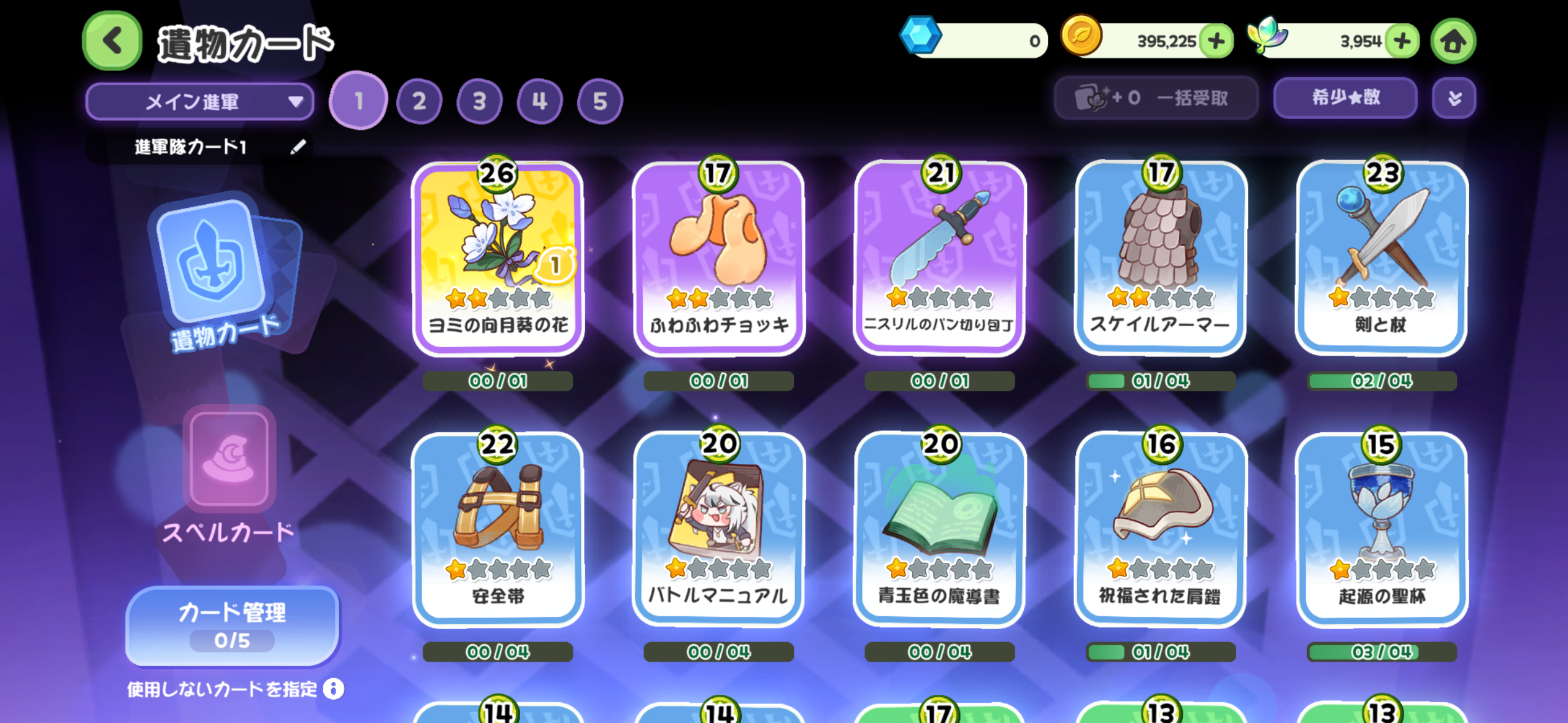Switch to the スペルカード category
The height and width of the screenshot is (723, 1568).
[229, 478]
